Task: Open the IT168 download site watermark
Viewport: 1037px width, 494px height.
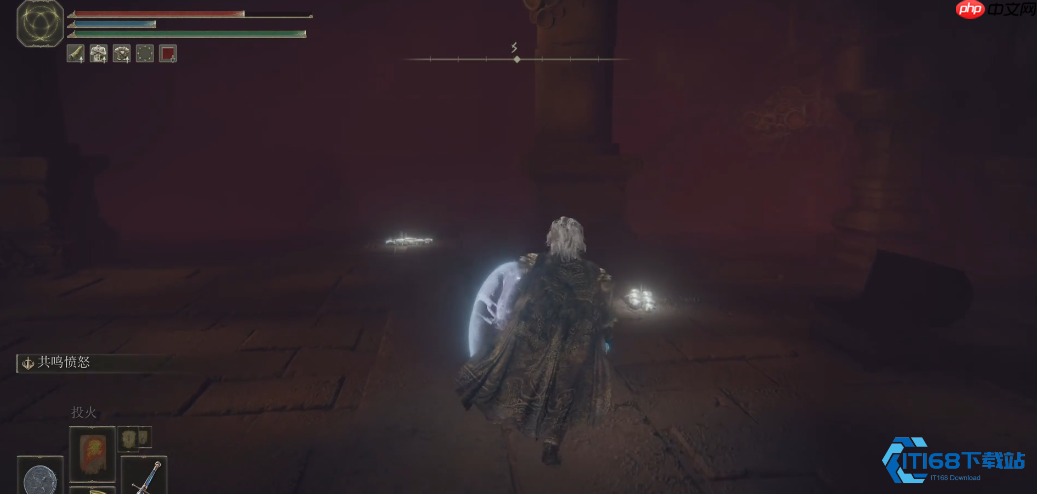Action: point(954,462)
